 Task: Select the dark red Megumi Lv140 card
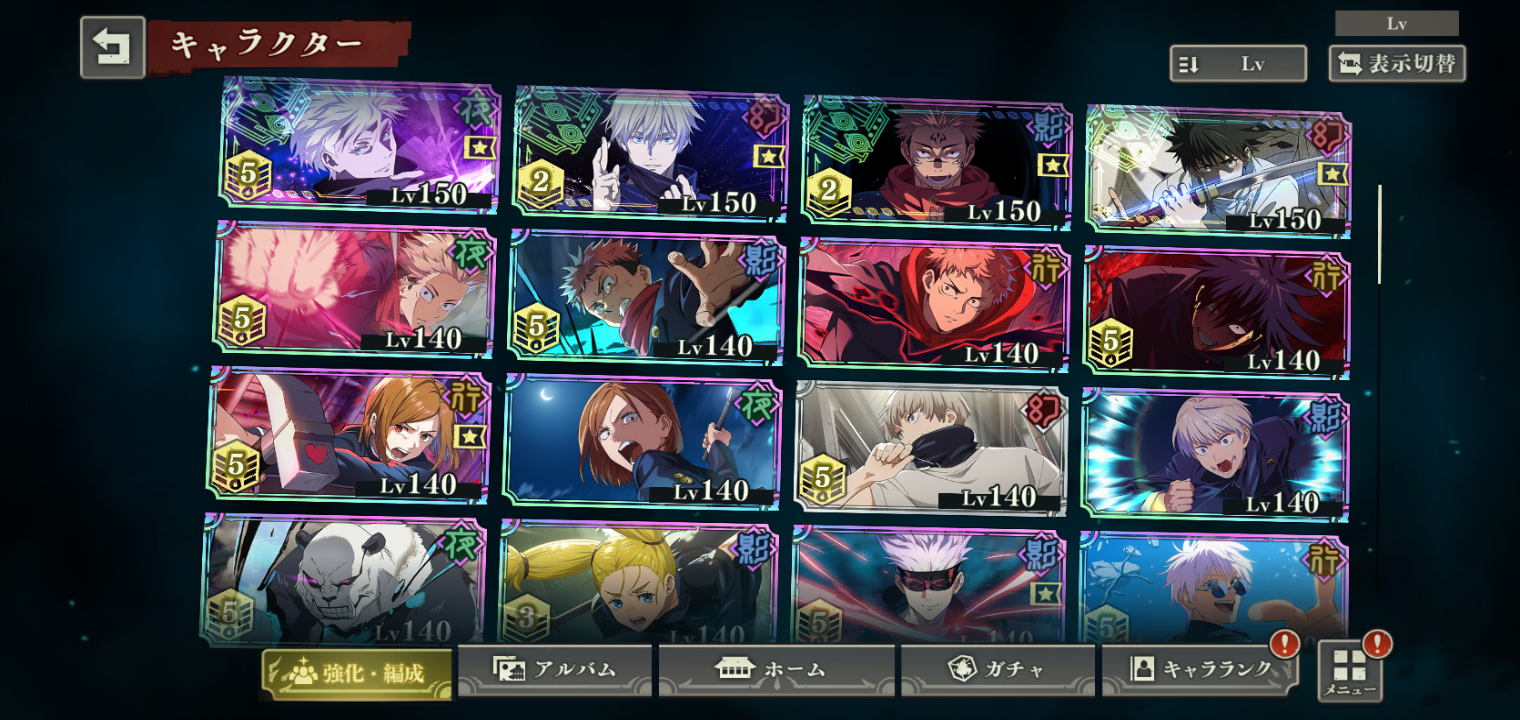click(1216, 312)
